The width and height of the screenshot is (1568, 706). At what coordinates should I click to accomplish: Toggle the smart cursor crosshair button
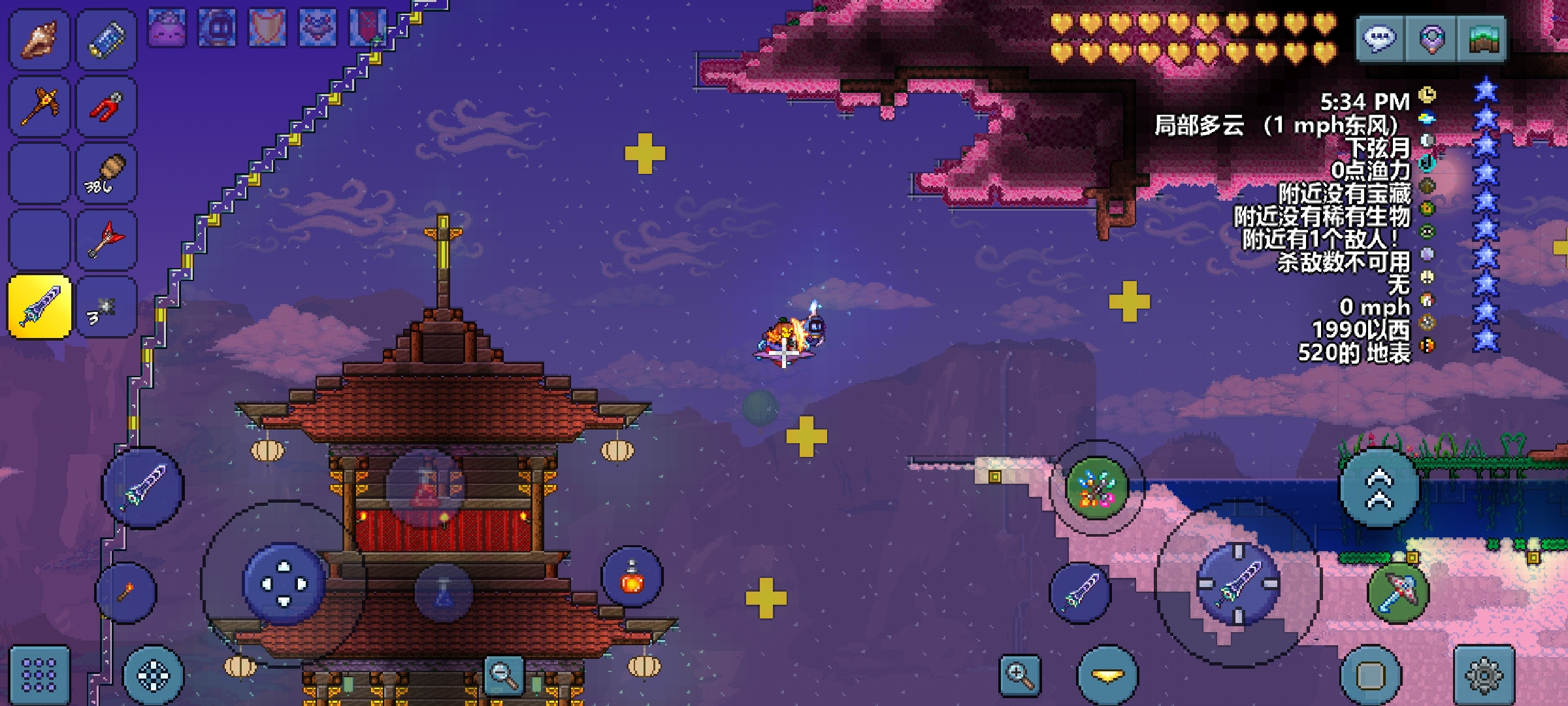[x=154, y=675]
